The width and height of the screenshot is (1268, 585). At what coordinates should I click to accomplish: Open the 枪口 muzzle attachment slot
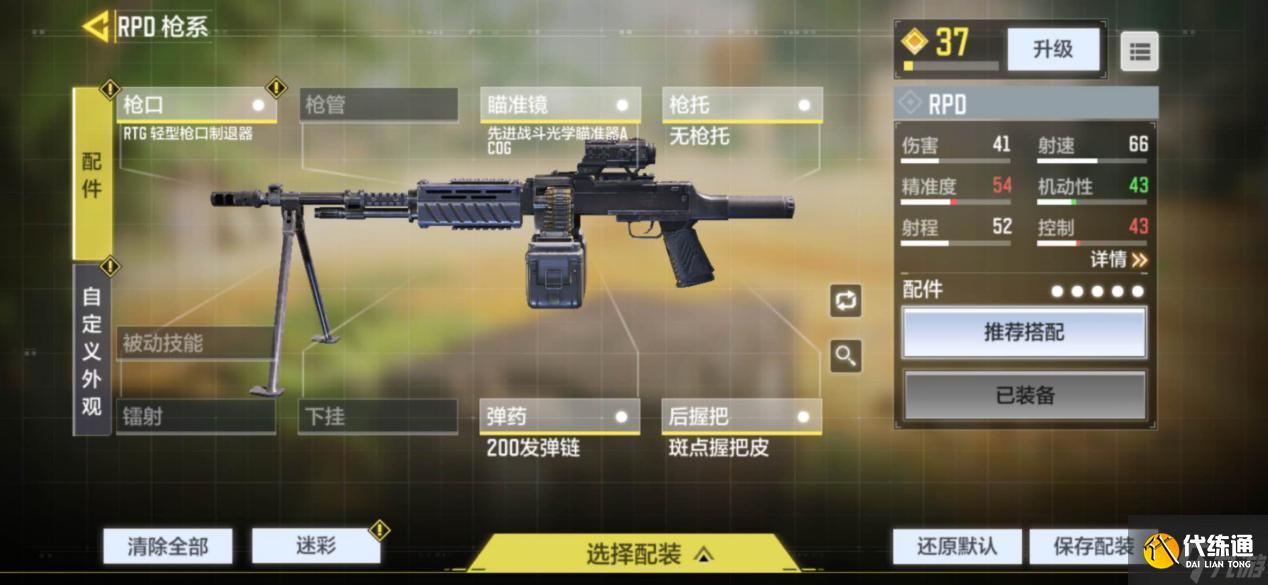coord(197,105)
